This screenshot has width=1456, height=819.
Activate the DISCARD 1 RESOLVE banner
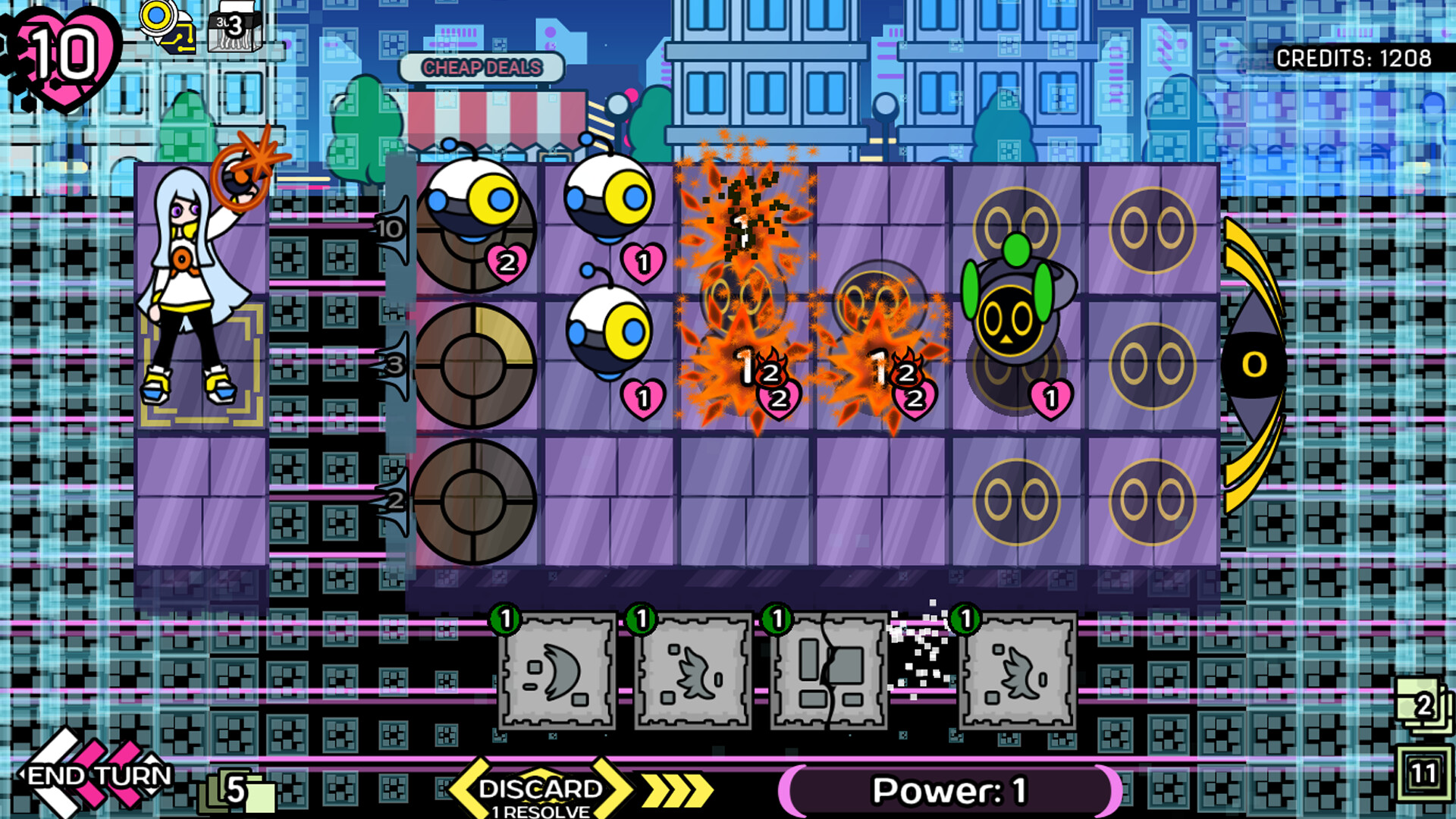pyautogui.click(x=538, y=790)
